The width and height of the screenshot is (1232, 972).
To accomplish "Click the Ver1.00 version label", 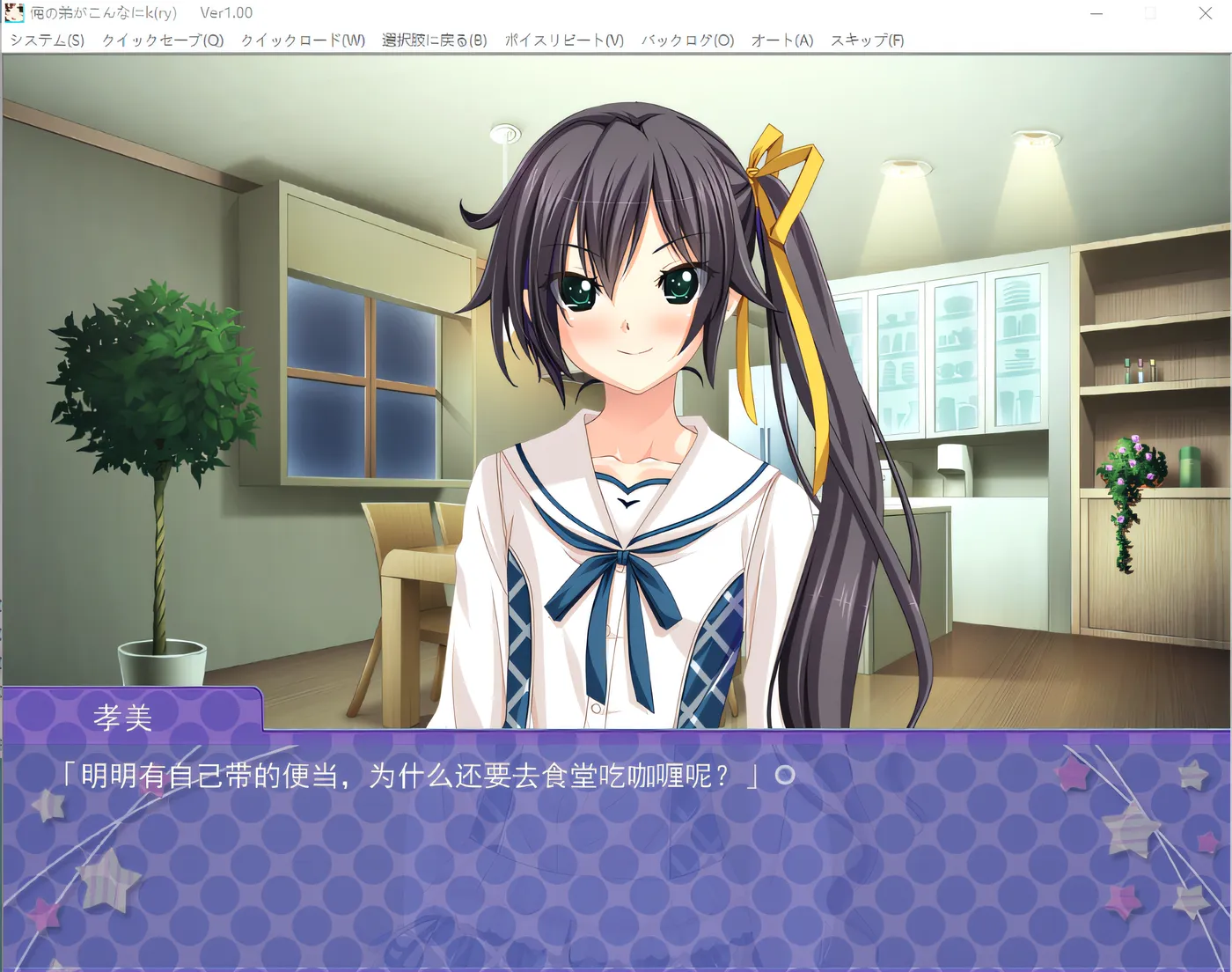I will 224,12.
